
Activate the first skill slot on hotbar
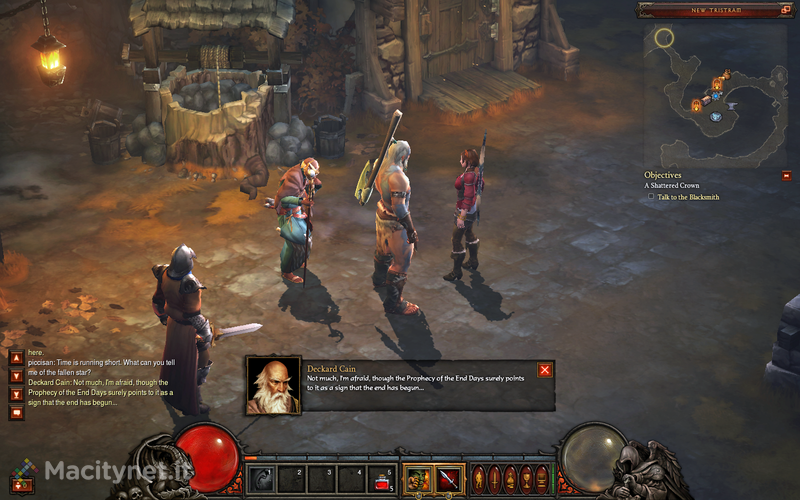click(x=261, y=479)
